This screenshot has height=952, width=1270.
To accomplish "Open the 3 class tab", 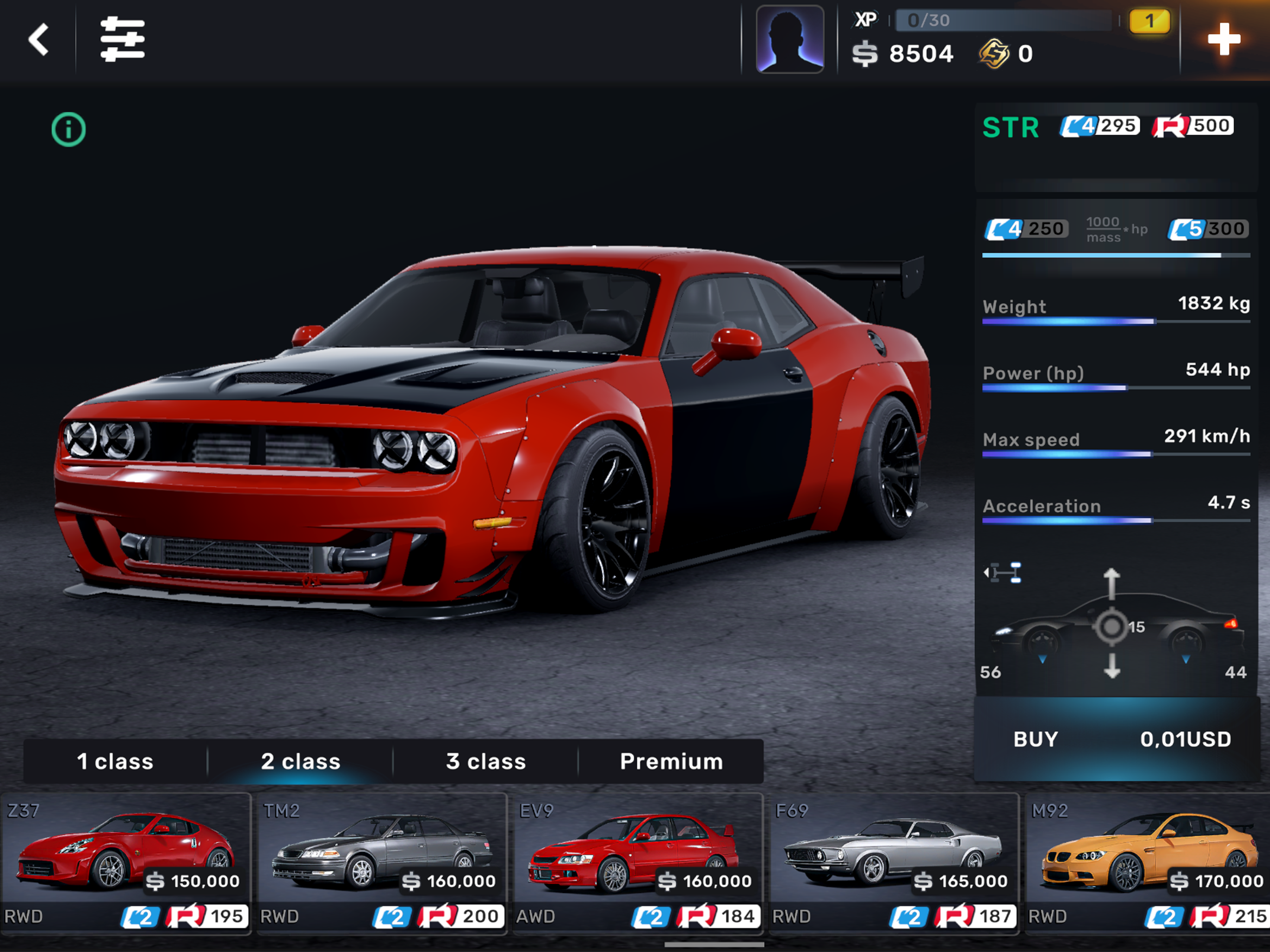I will (x=486, y=761).
